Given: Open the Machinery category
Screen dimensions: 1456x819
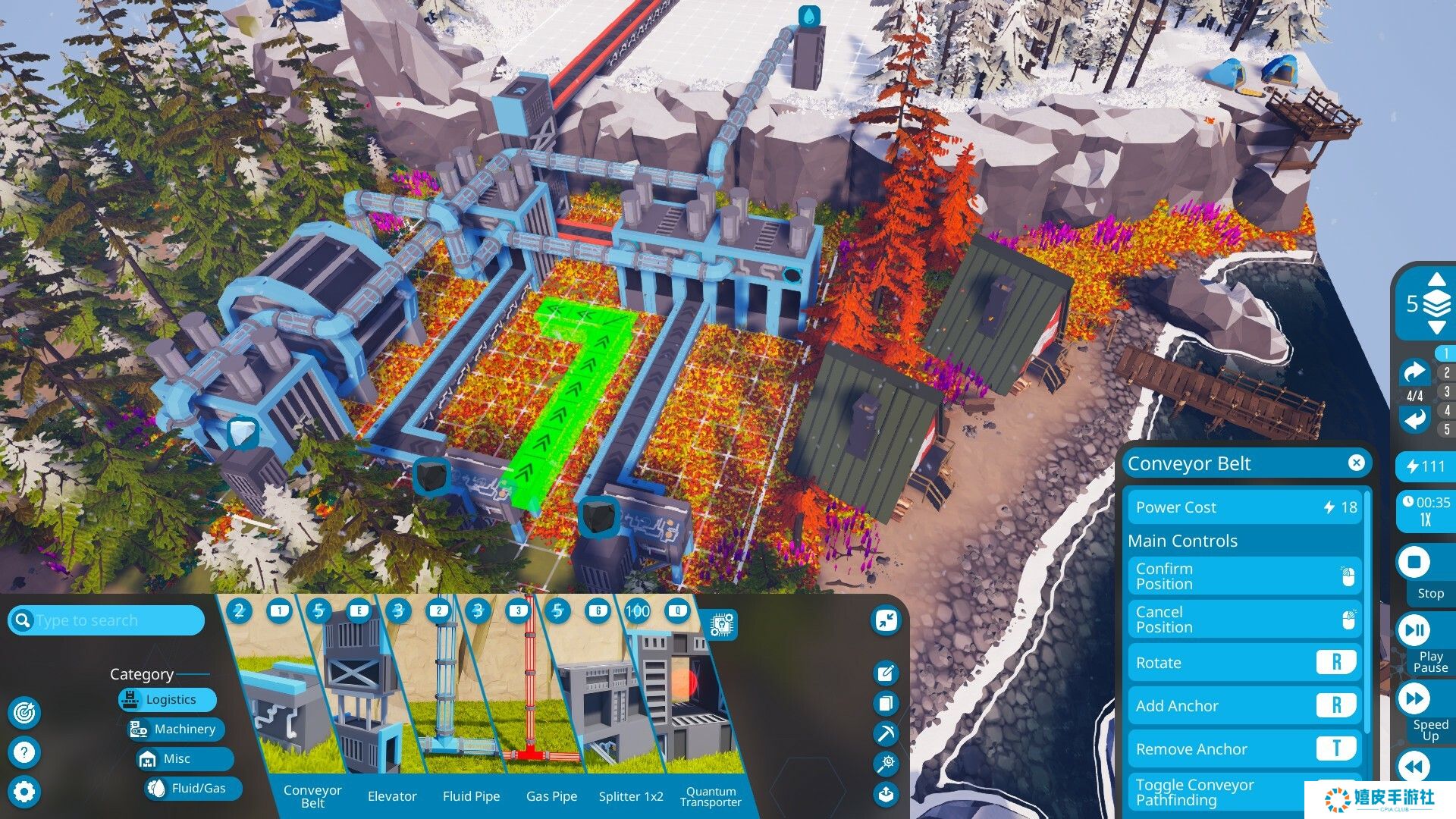Looking at the screenshot, I should point(176,730).
